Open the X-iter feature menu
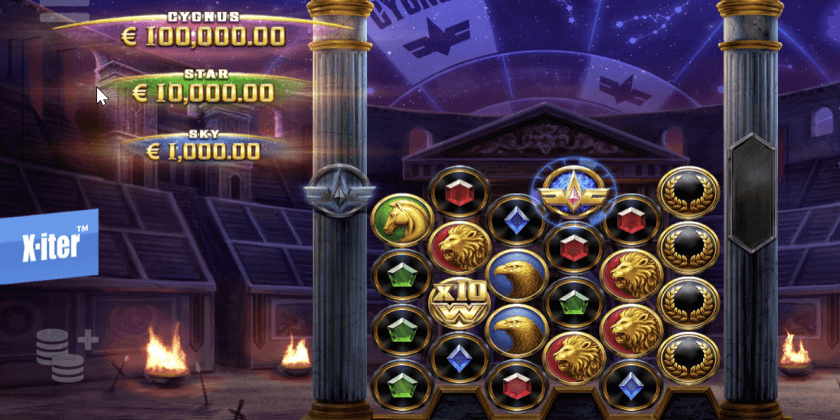Screen dimensions: 840x420 point(50,245)
